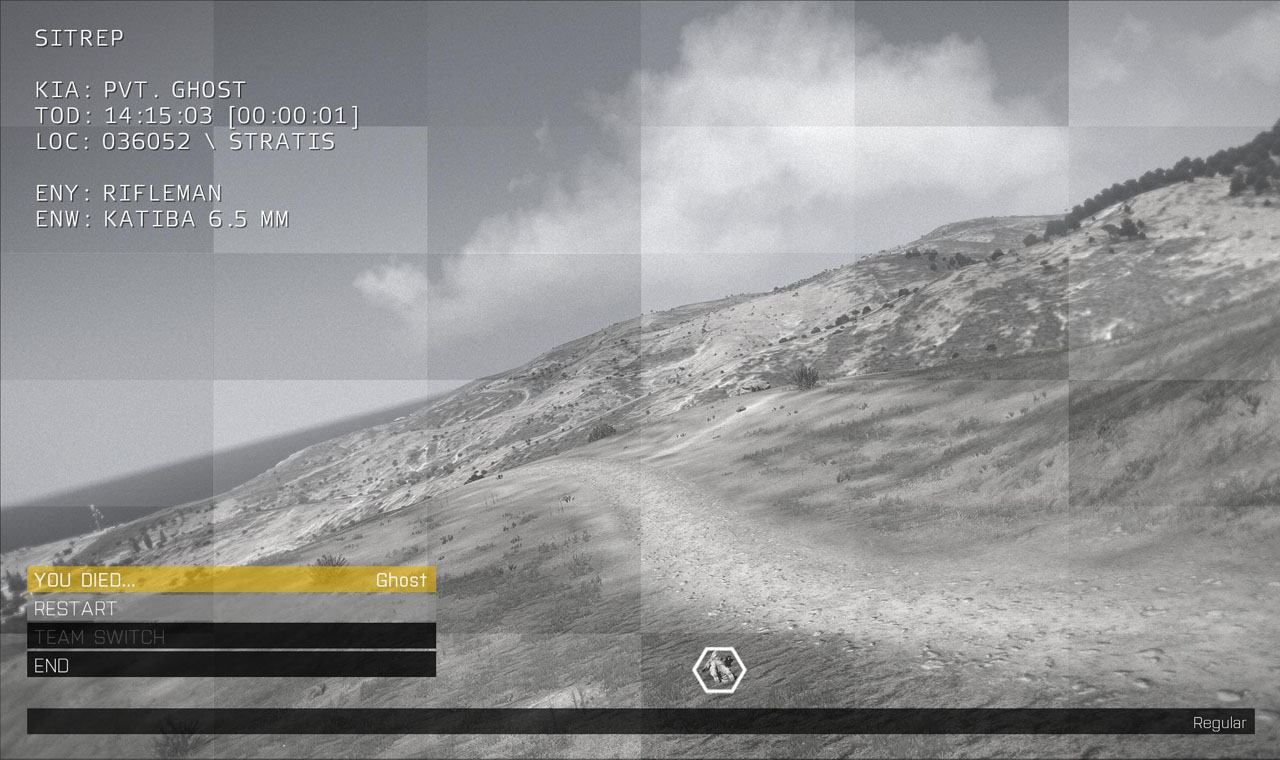Select the End mission option

point(231,665)
